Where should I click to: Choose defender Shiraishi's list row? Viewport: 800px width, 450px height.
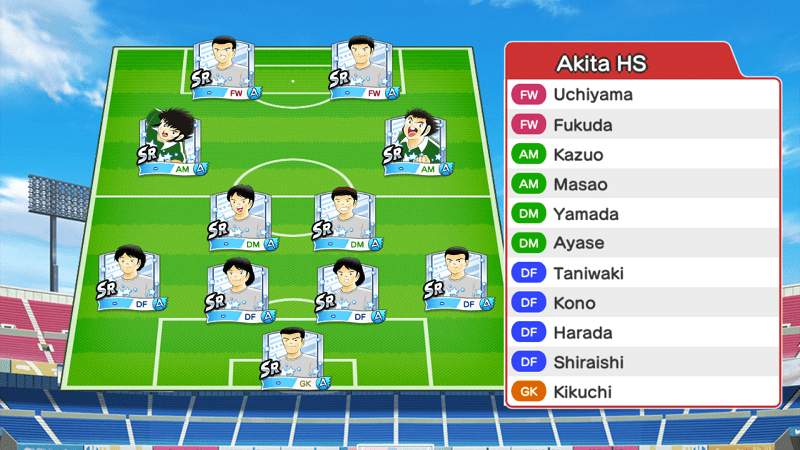click(x=642, y=362)
